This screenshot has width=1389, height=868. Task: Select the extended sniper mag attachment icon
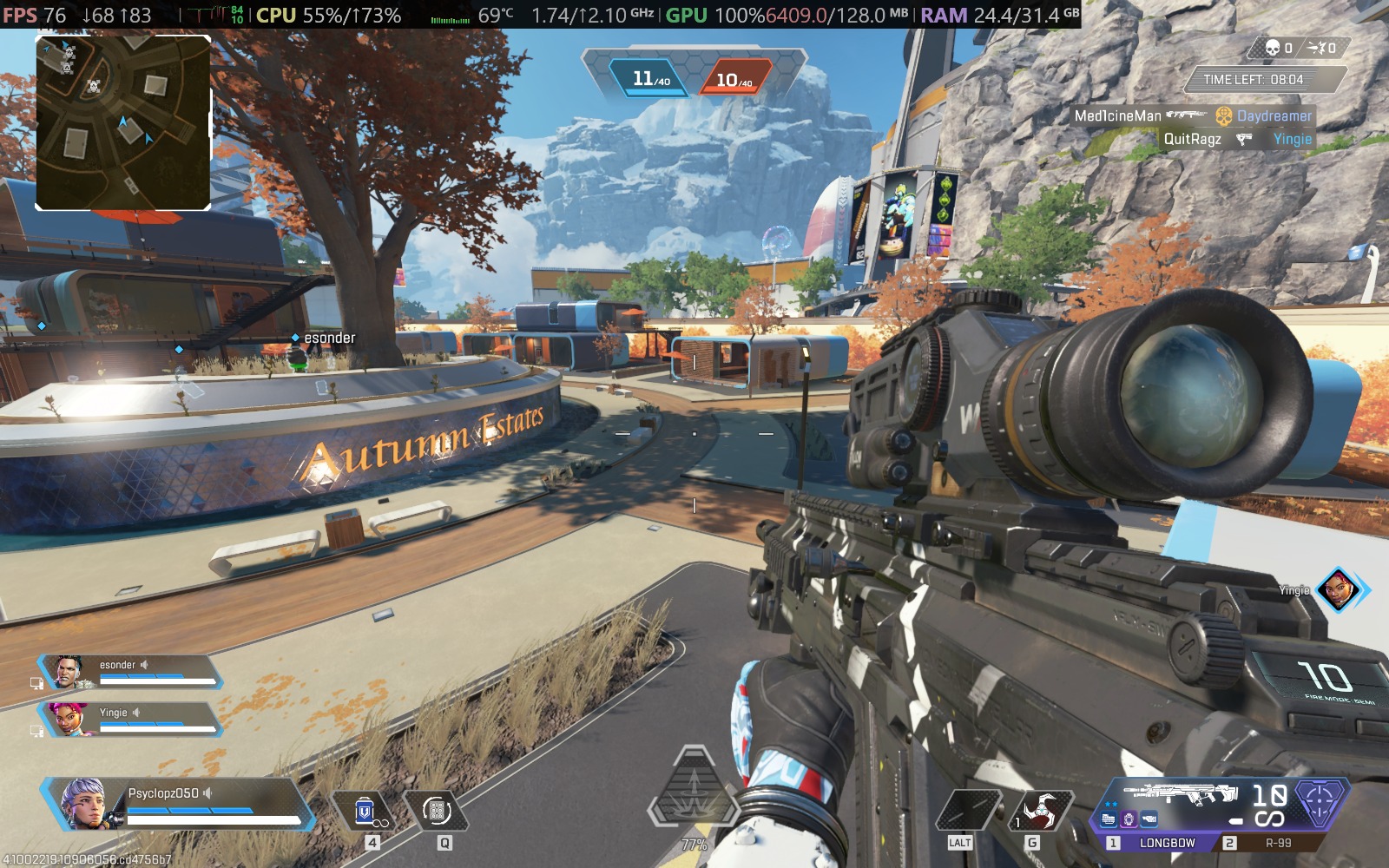click(1109, 817)
